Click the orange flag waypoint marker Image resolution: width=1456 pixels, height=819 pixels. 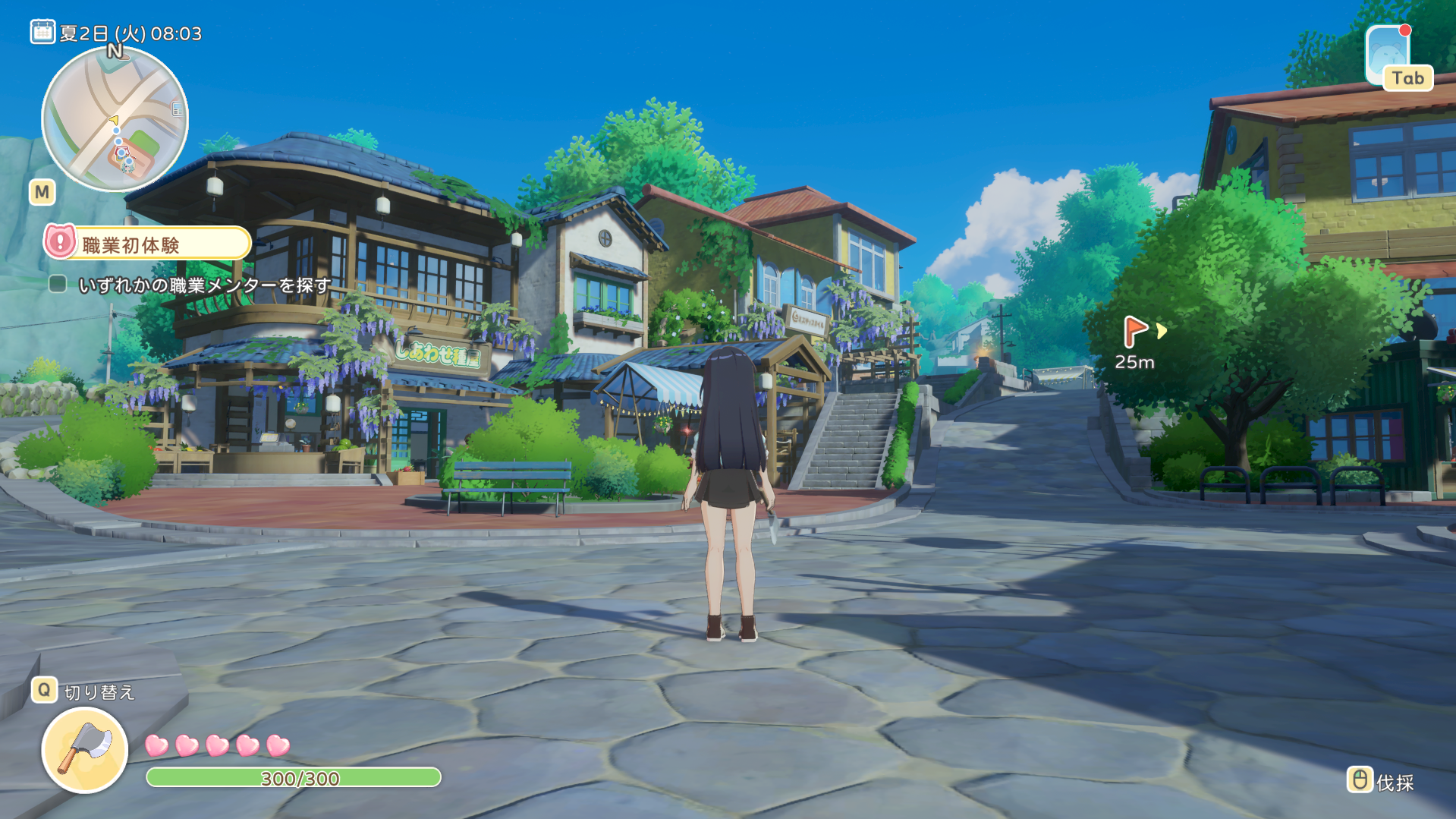[1134, 332]
